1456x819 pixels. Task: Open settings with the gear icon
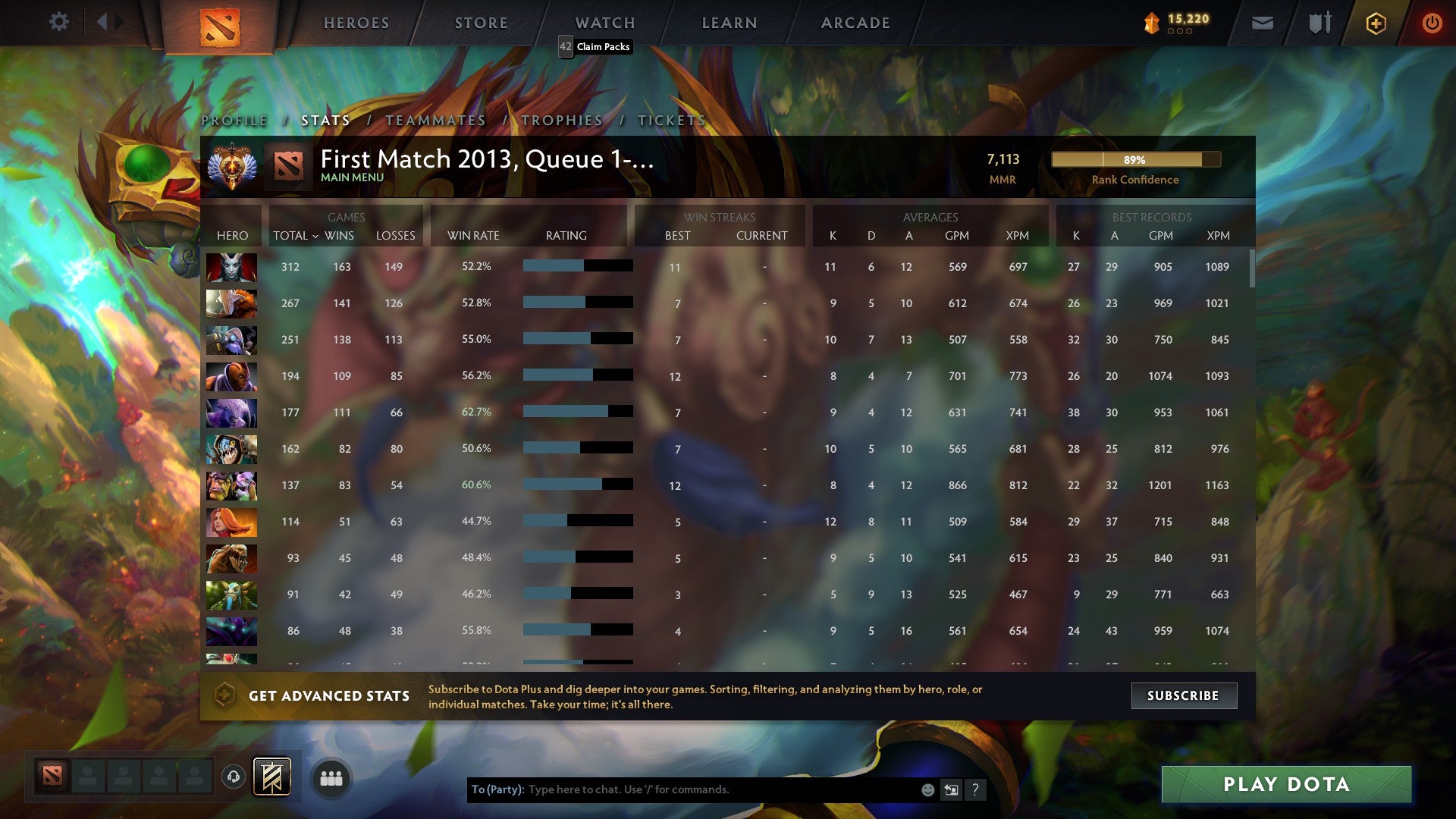59,22
